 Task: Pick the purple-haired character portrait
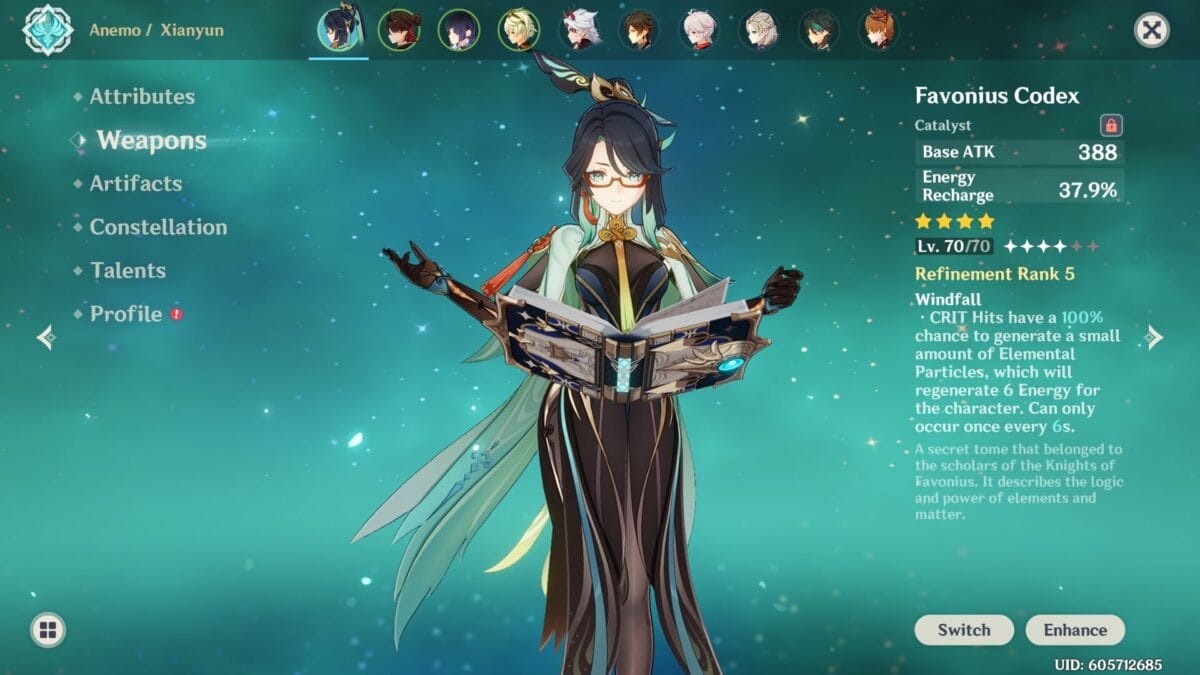(459, 30)
